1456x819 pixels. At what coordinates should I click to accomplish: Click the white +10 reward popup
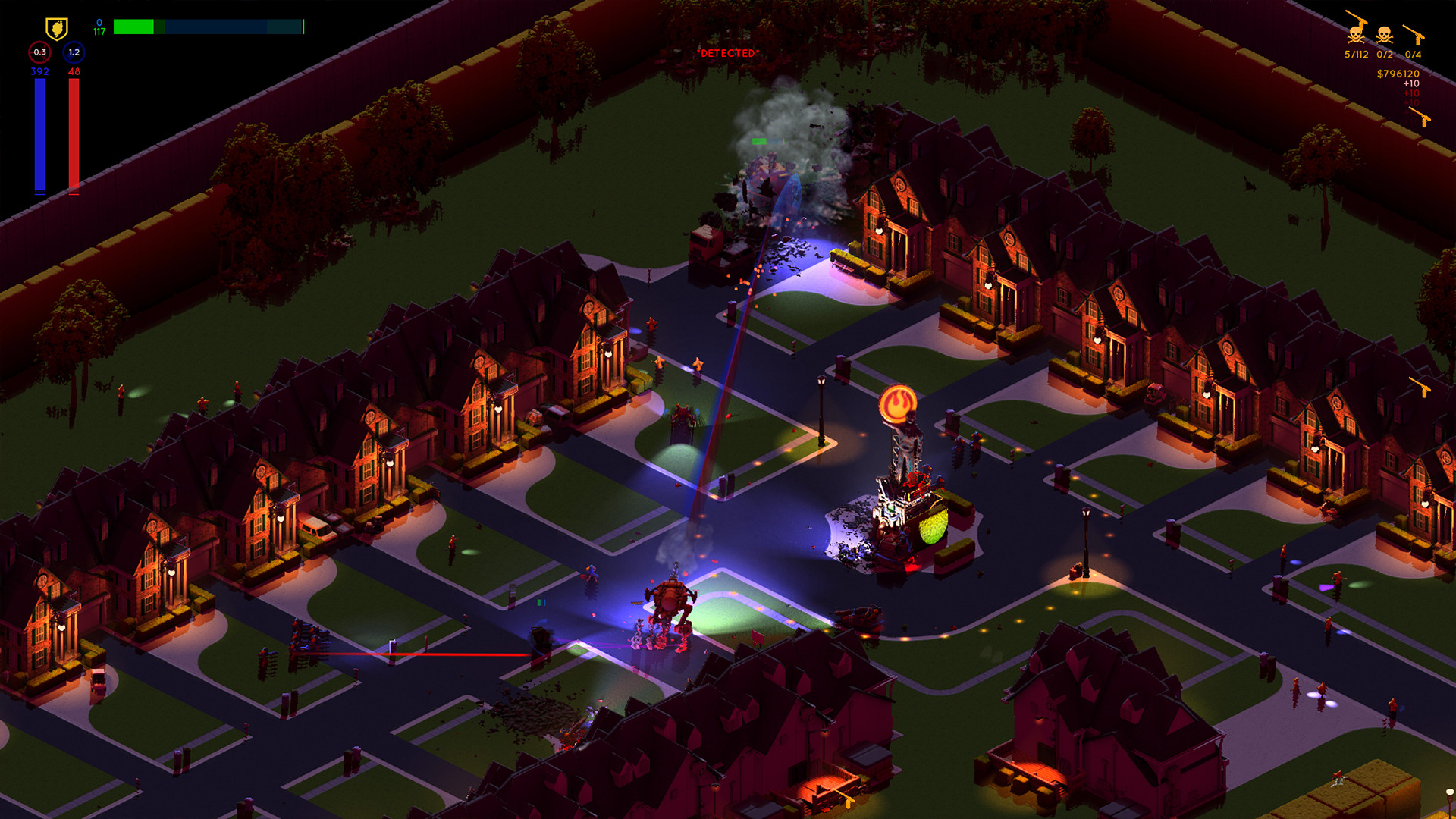[x=1411, y=83]
